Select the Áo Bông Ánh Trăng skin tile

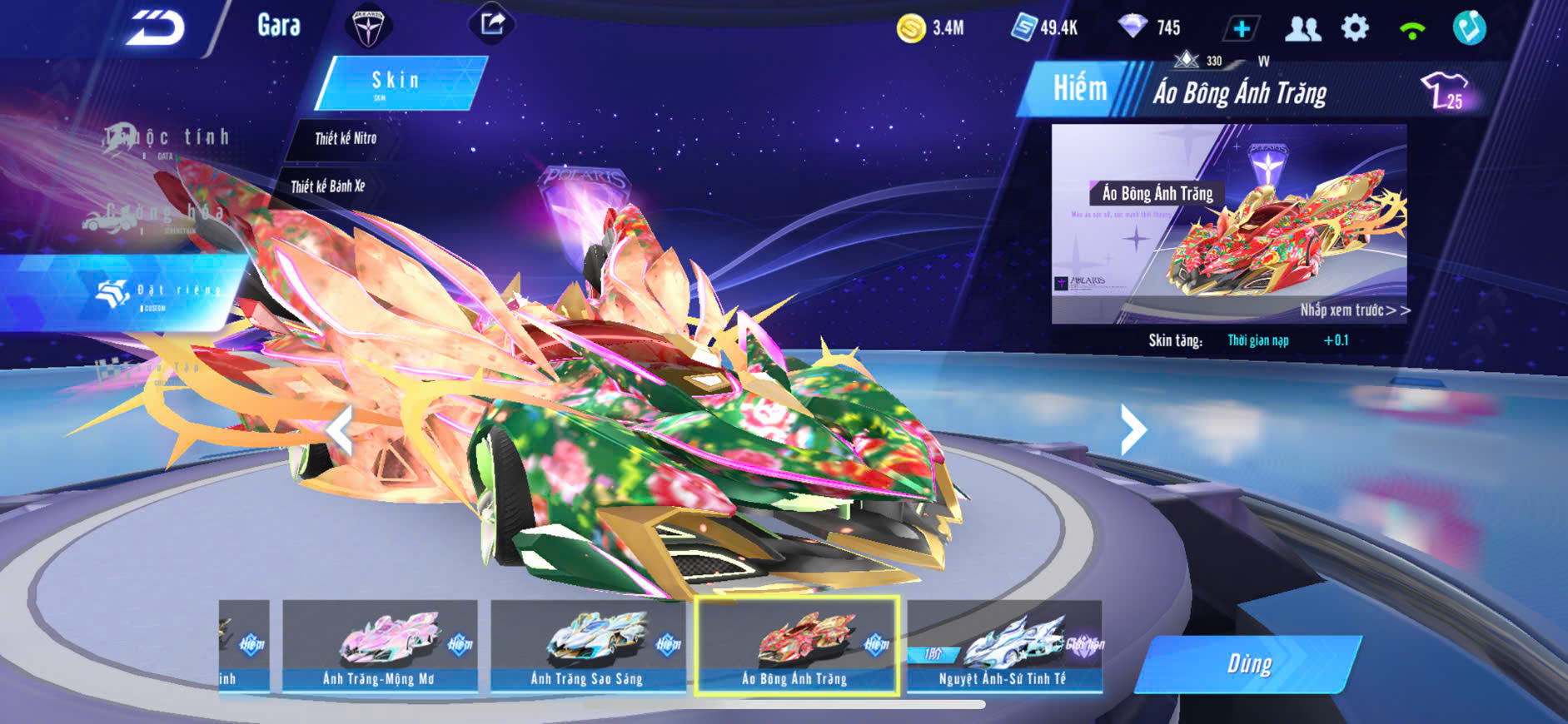point(796,646)
